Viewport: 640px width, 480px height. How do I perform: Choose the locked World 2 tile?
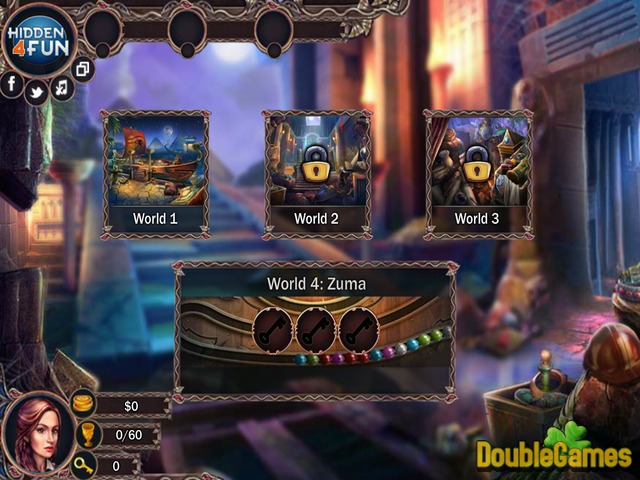tap(317, 173)
